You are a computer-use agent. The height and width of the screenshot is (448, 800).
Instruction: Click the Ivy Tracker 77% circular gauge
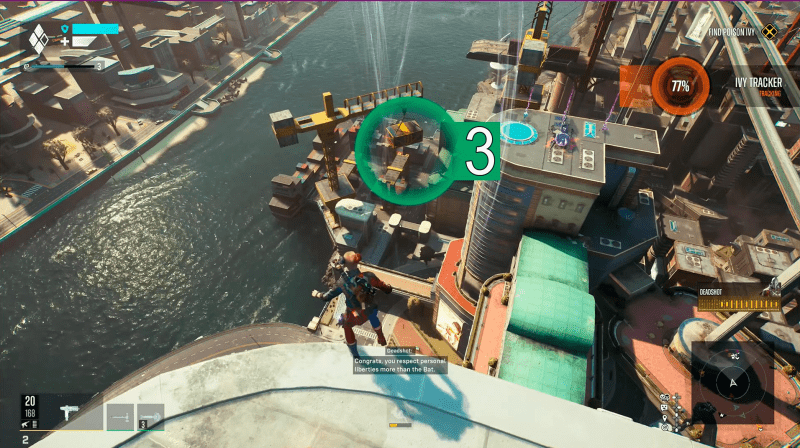pos(680,86)
